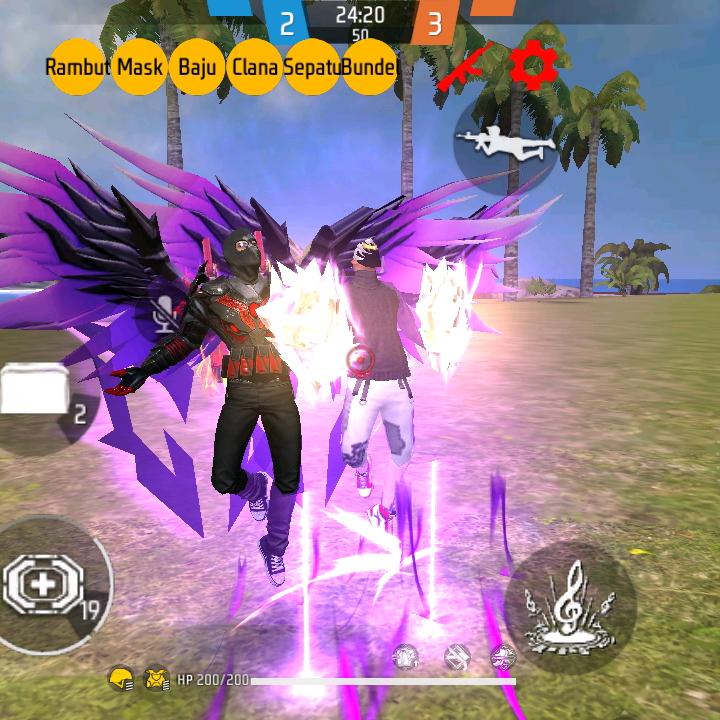Use the medkit healing button
This screenshot has height=720, width=720.
(47, 585)
